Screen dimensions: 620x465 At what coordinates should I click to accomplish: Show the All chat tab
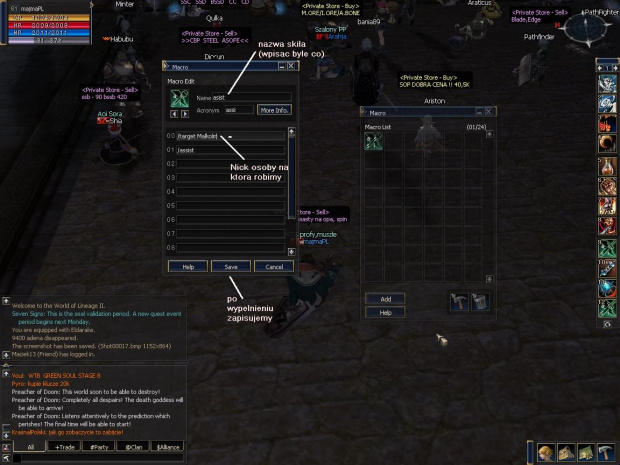coord(31,447)
